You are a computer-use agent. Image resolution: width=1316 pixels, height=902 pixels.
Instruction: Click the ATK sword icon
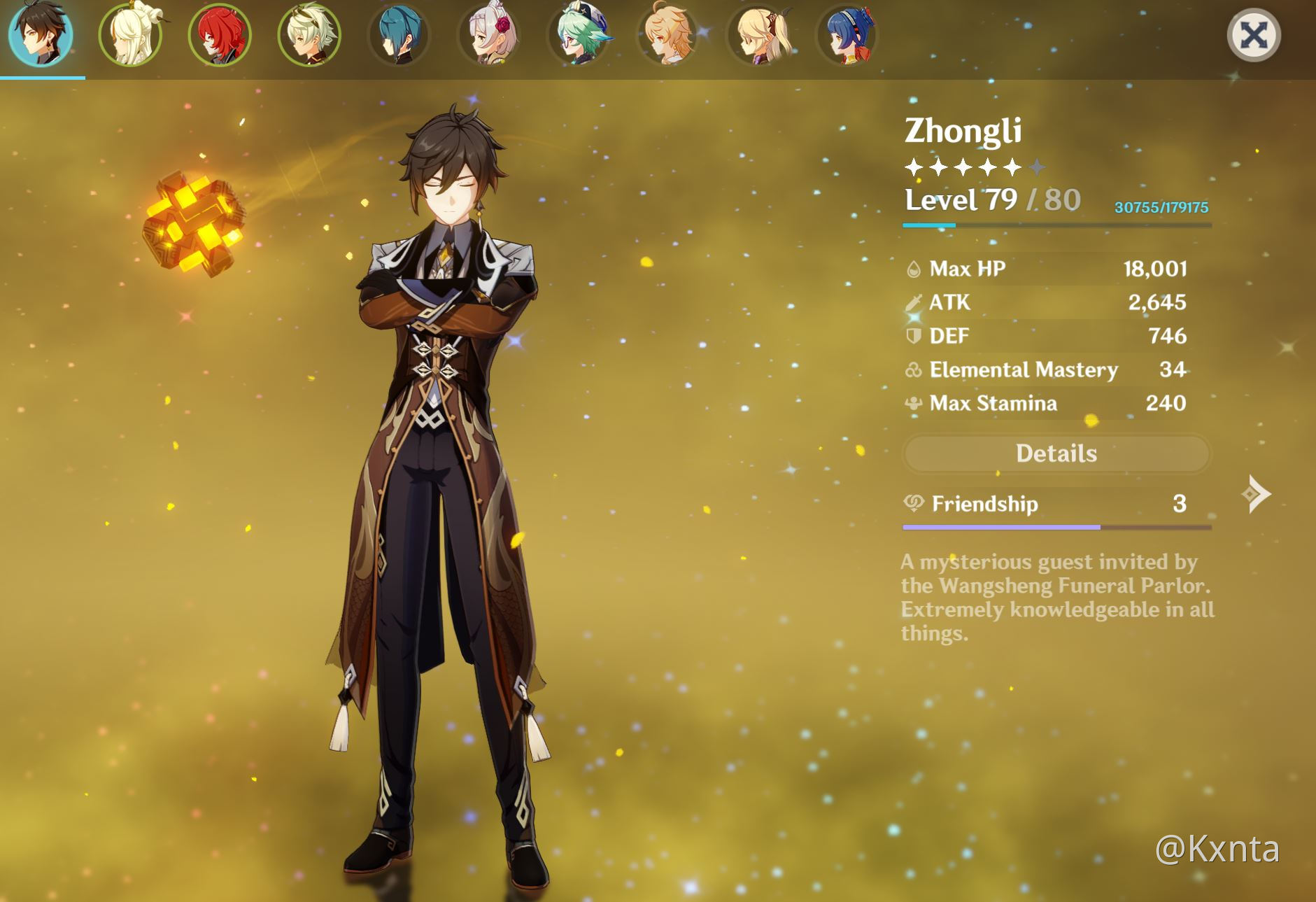pyautogui.click(x=912, y=302)
